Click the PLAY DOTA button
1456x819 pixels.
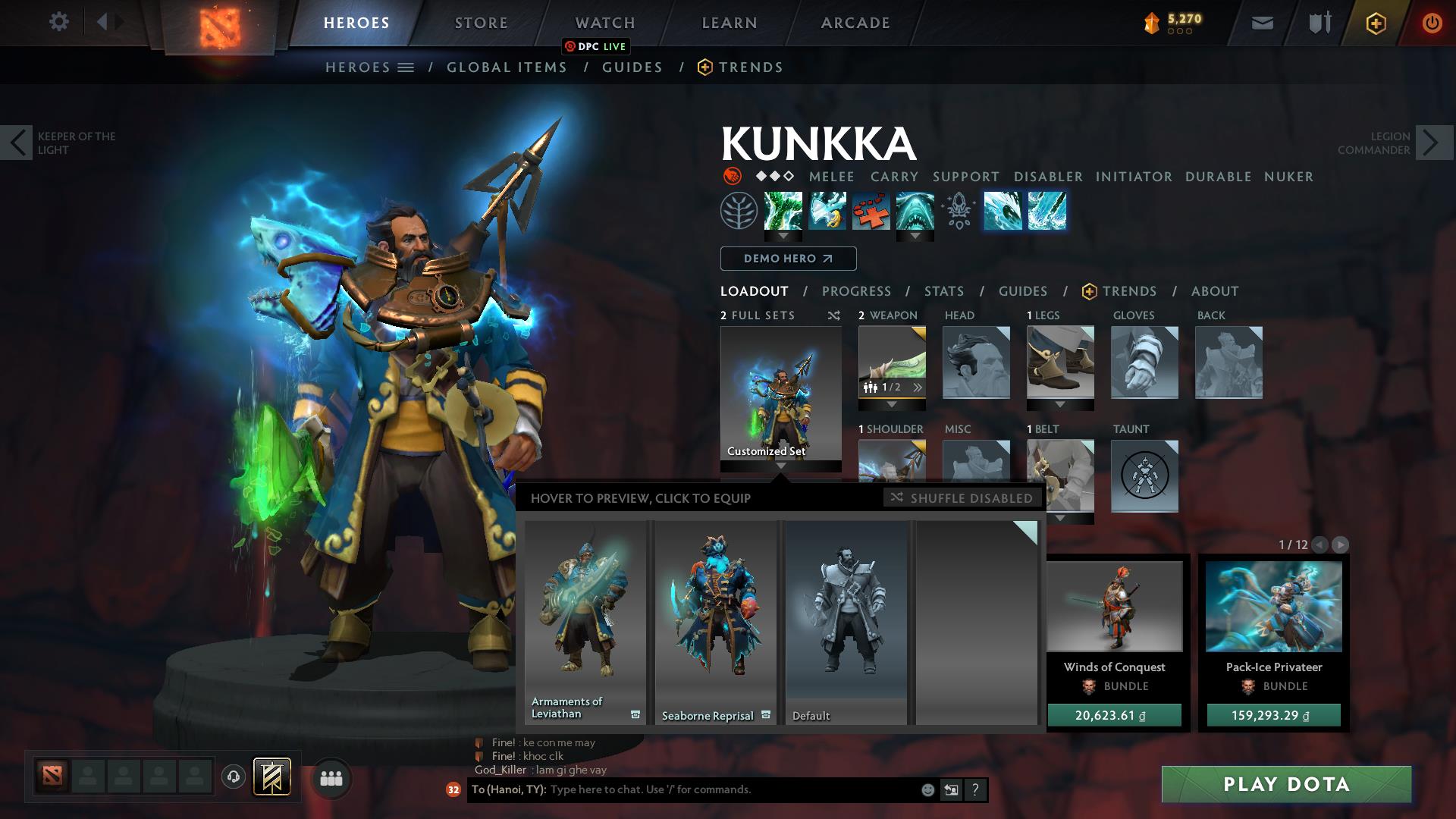[x=1288, y=785]
